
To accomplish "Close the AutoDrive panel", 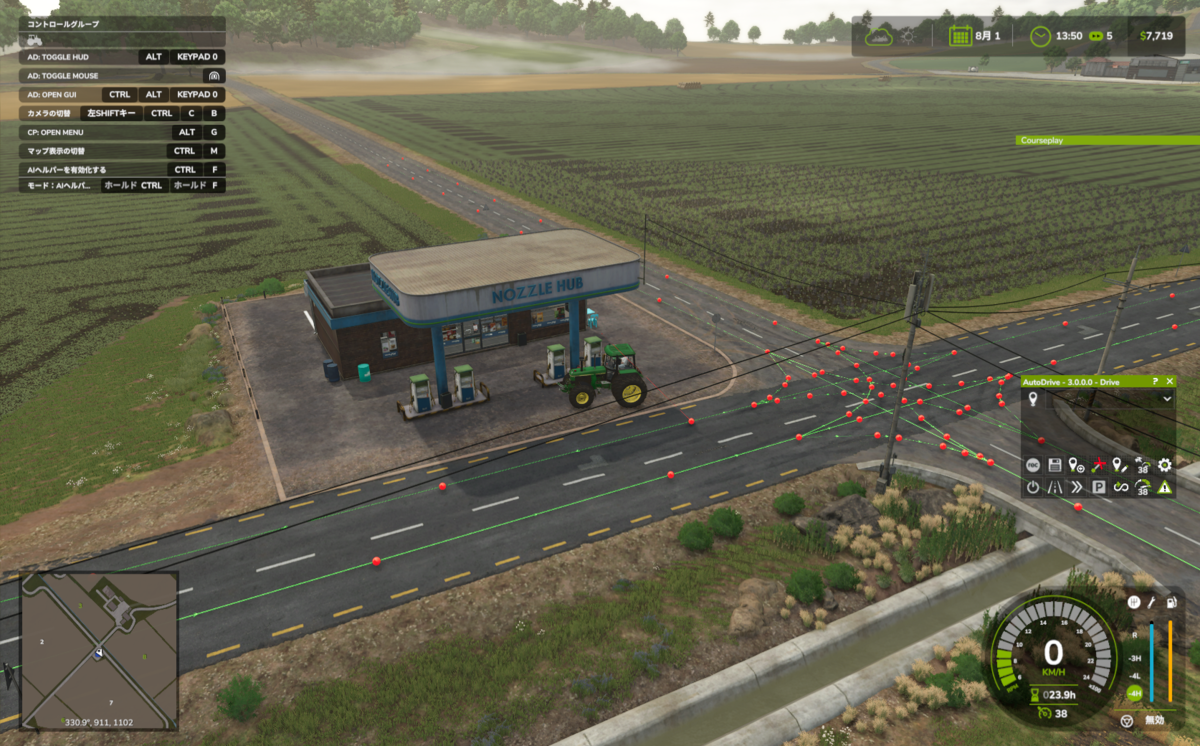I will pos(1170,382).
